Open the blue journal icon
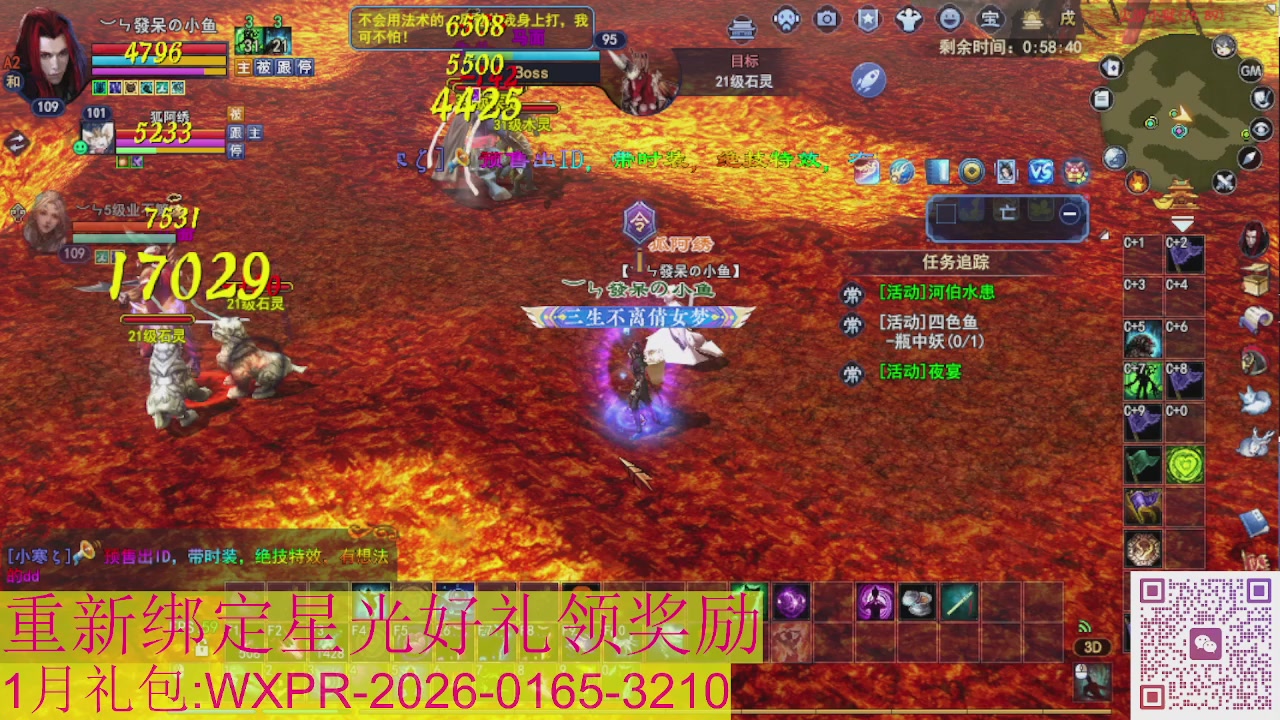 tap(937, 172)
